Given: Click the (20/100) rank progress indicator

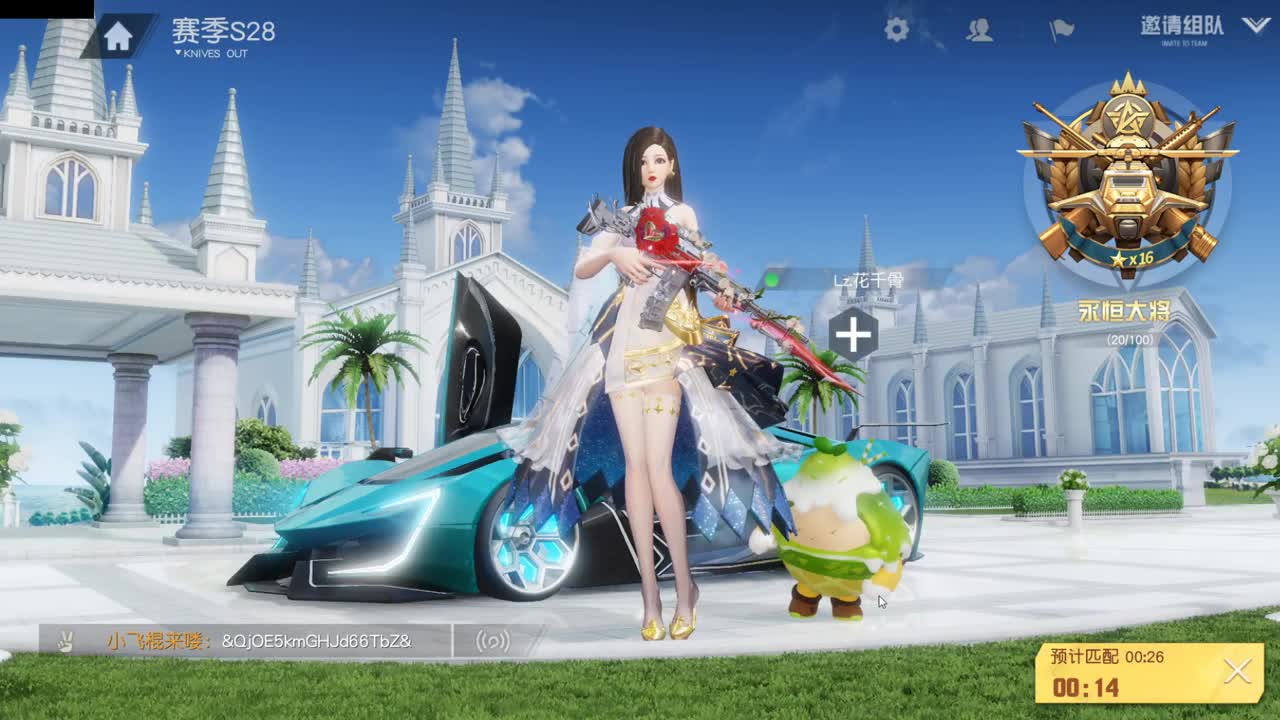Looking at the screenshot, I should click(1128, 338).
